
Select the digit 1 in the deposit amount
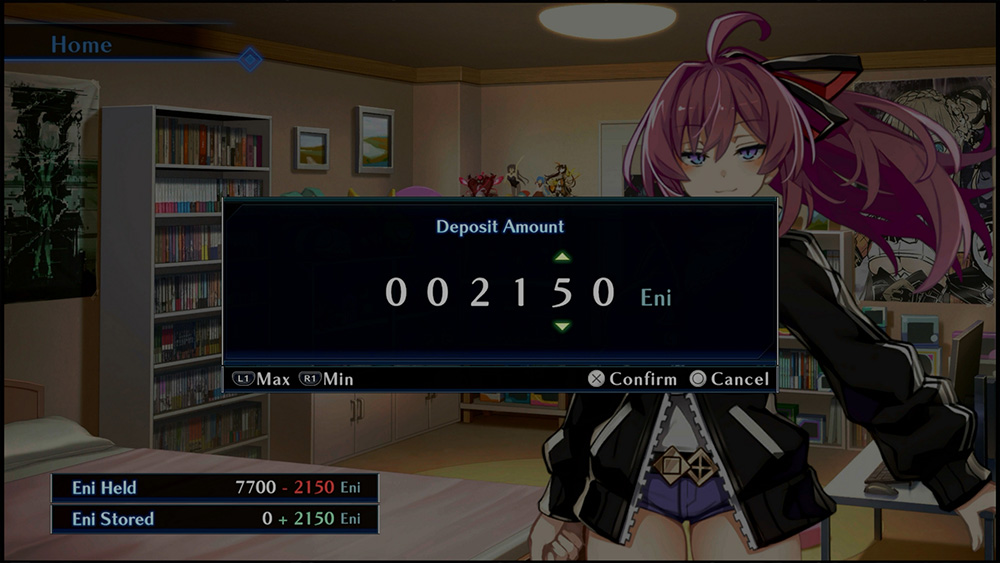(521, 292)
